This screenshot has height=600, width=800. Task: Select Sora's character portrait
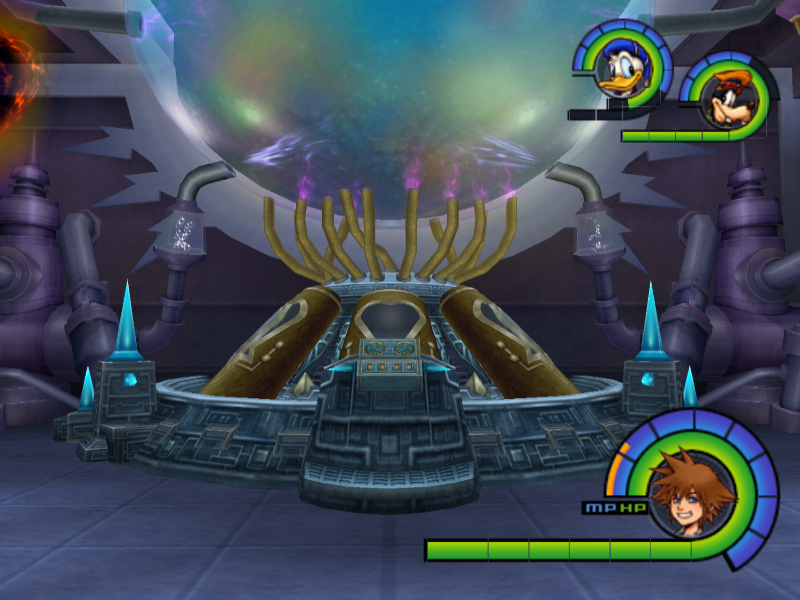point(691,491)
